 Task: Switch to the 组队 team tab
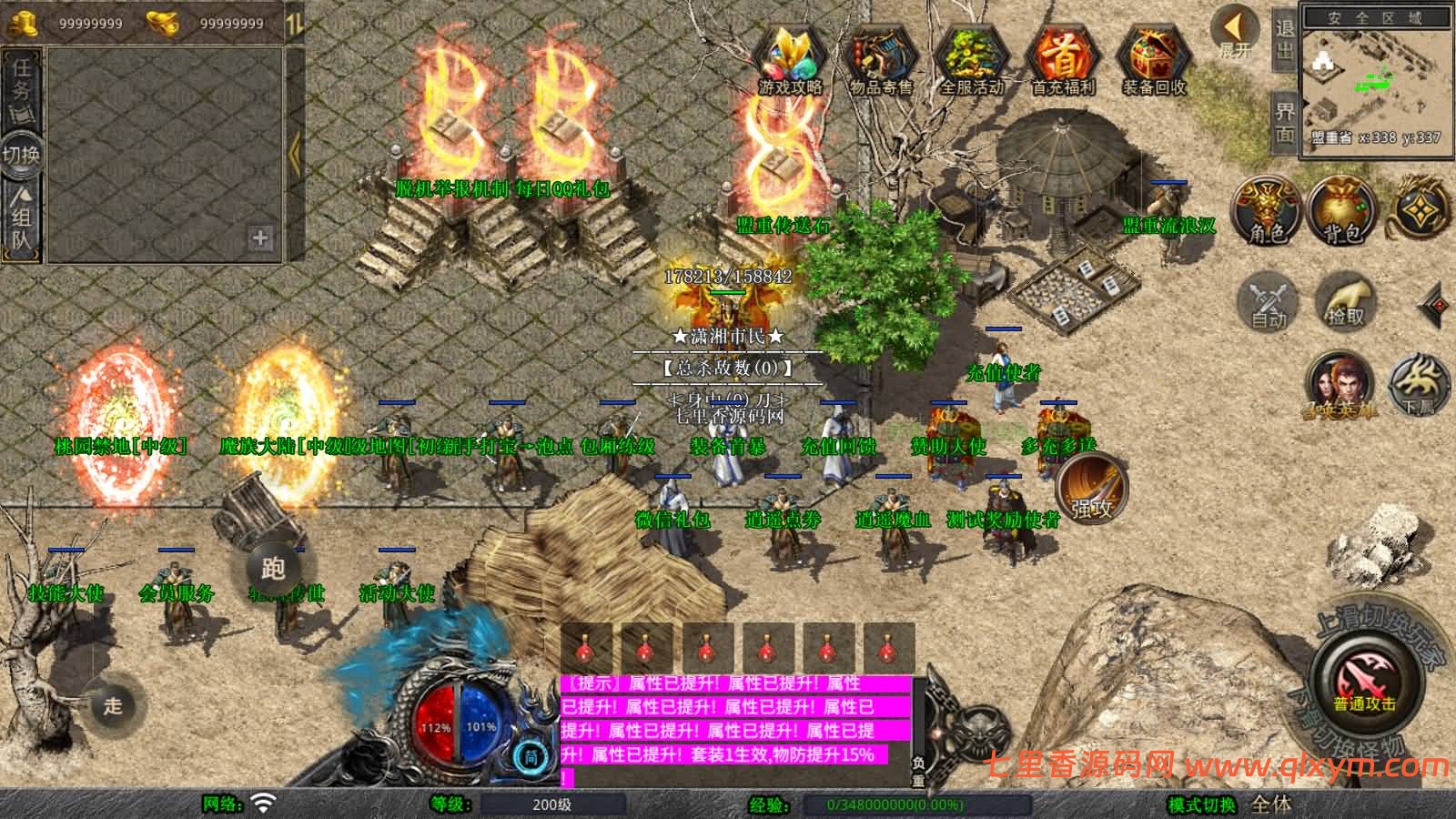pyautogui.click(x=21, y=217)
